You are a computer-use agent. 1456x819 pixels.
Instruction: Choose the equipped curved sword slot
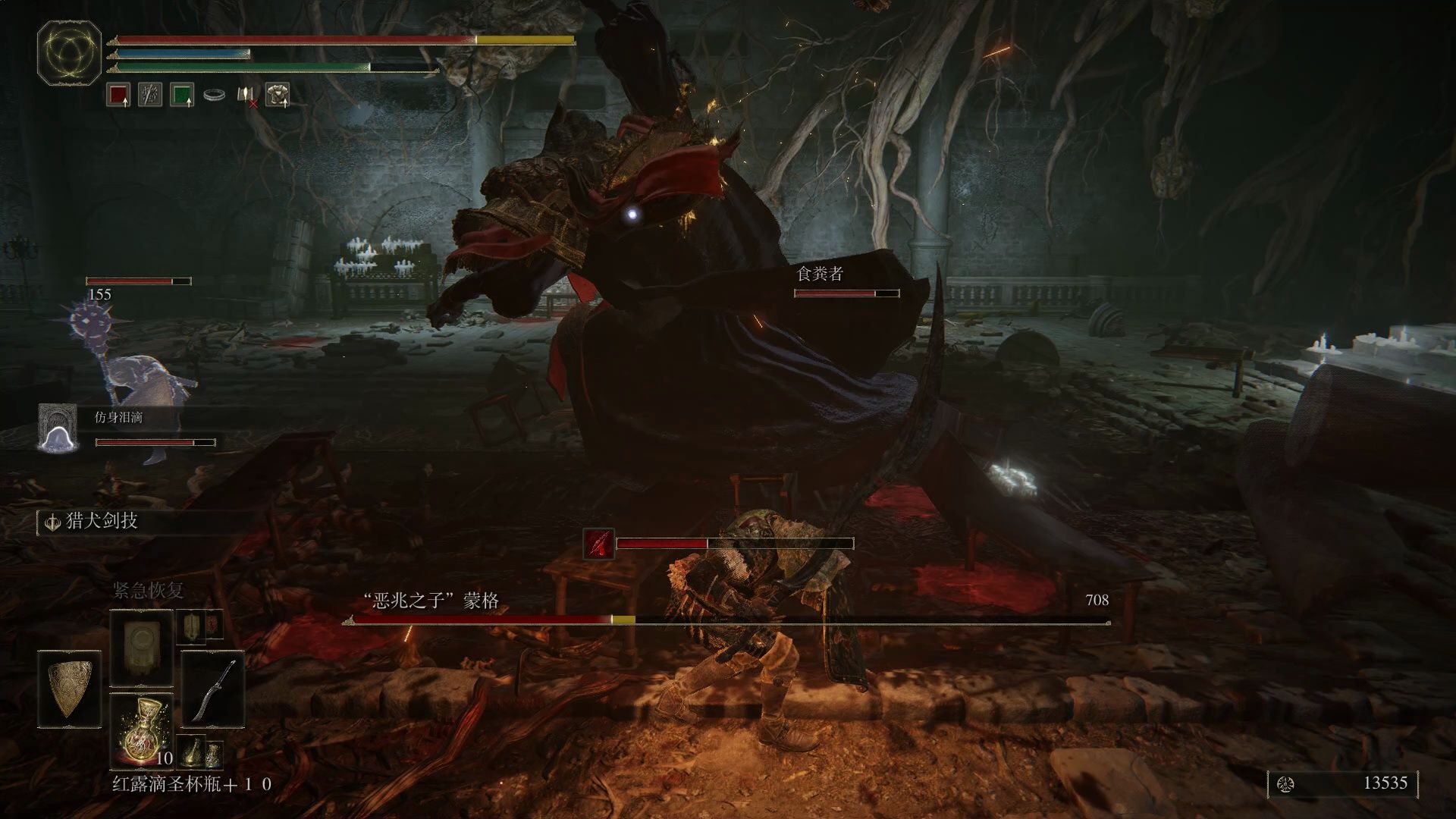[212, 689]
